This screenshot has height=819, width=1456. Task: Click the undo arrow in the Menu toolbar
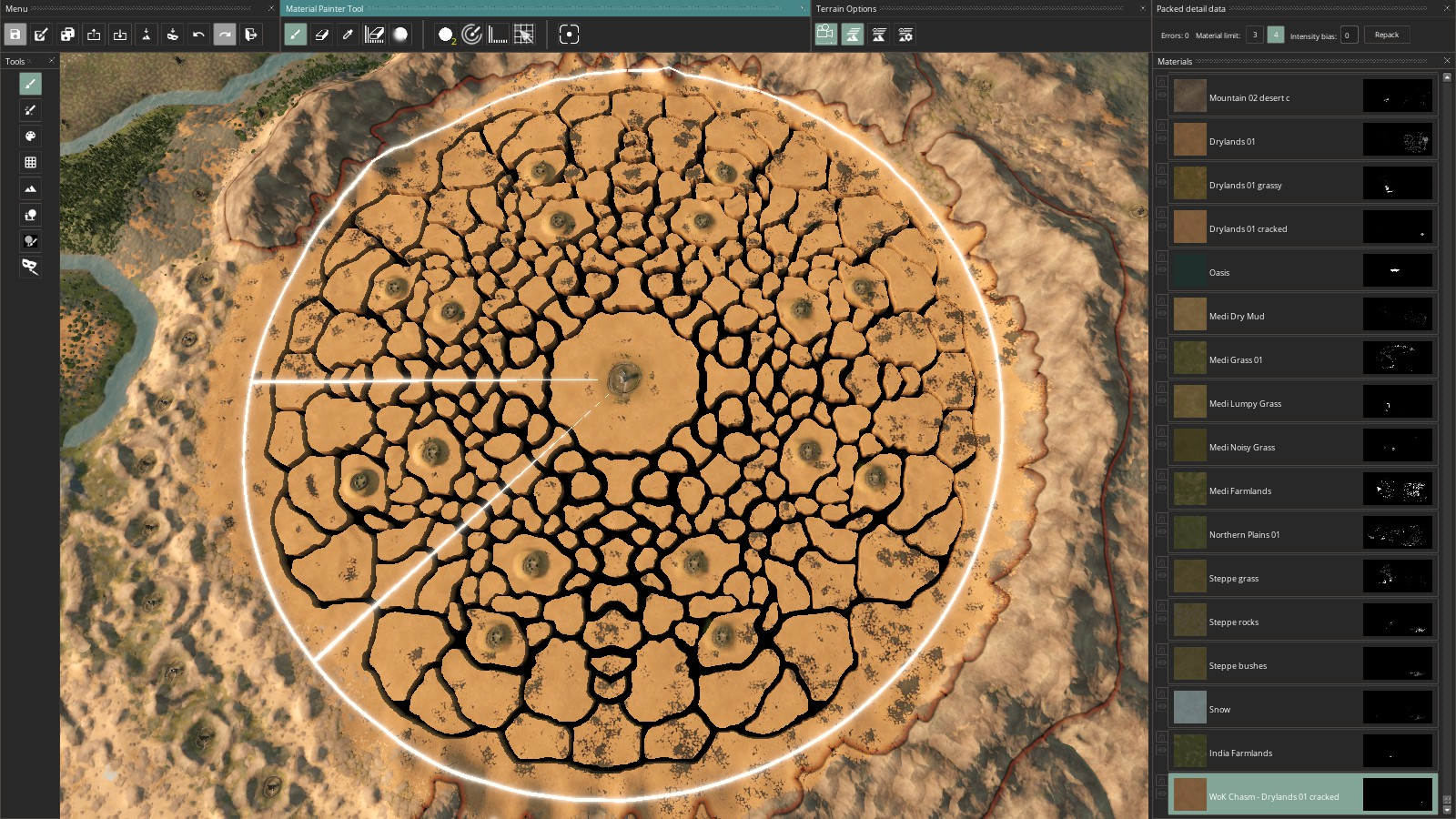198,35
